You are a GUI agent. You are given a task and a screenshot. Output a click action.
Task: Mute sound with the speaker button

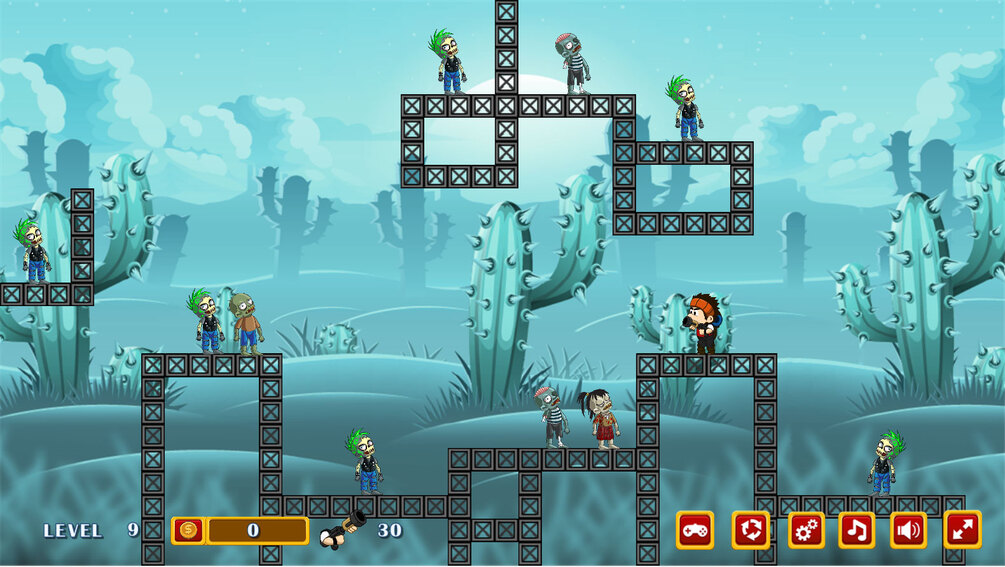(x=909, y=530)
